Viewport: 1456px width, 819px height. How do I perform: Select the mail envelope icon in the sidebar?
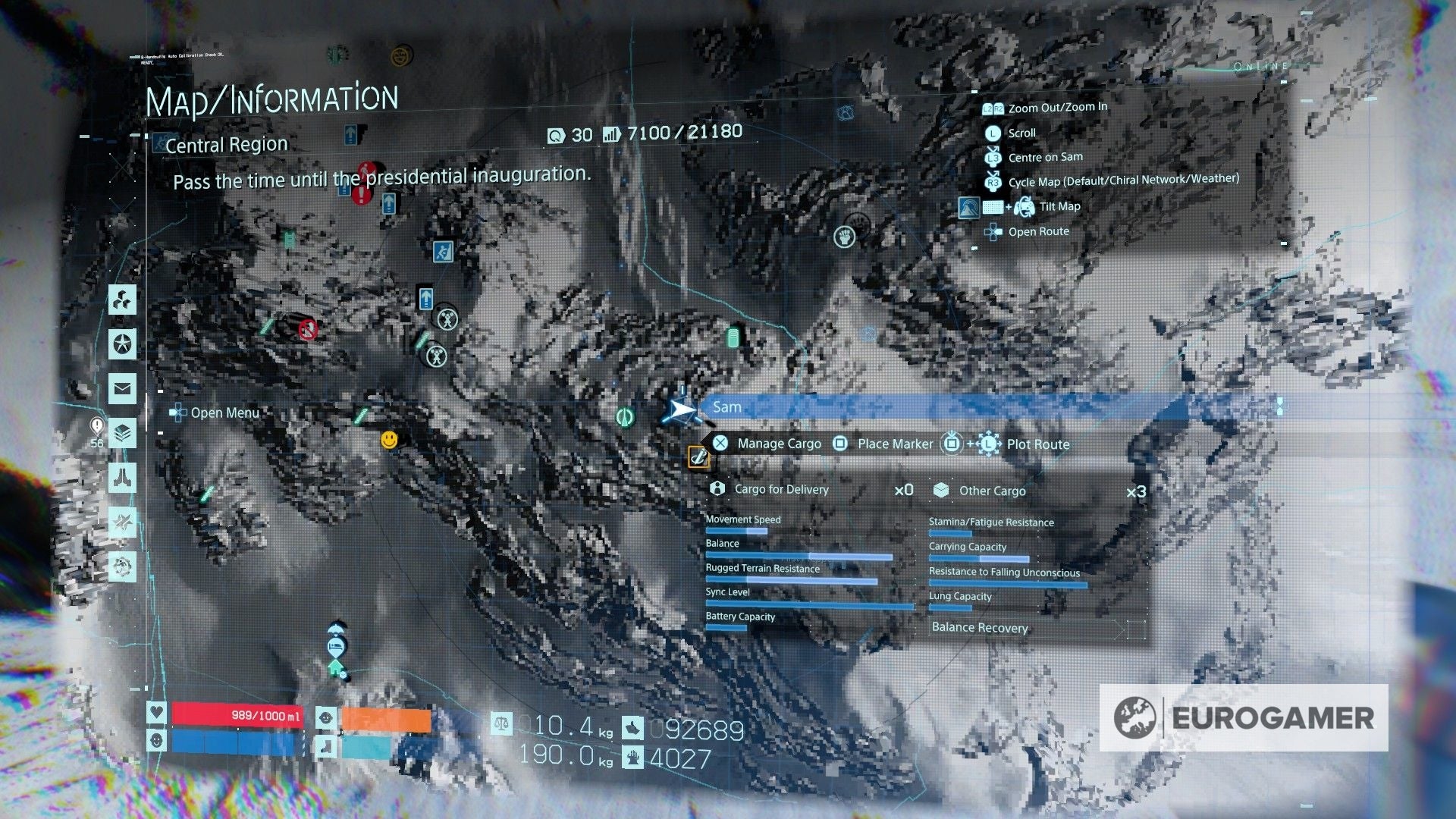coord(121,387)
